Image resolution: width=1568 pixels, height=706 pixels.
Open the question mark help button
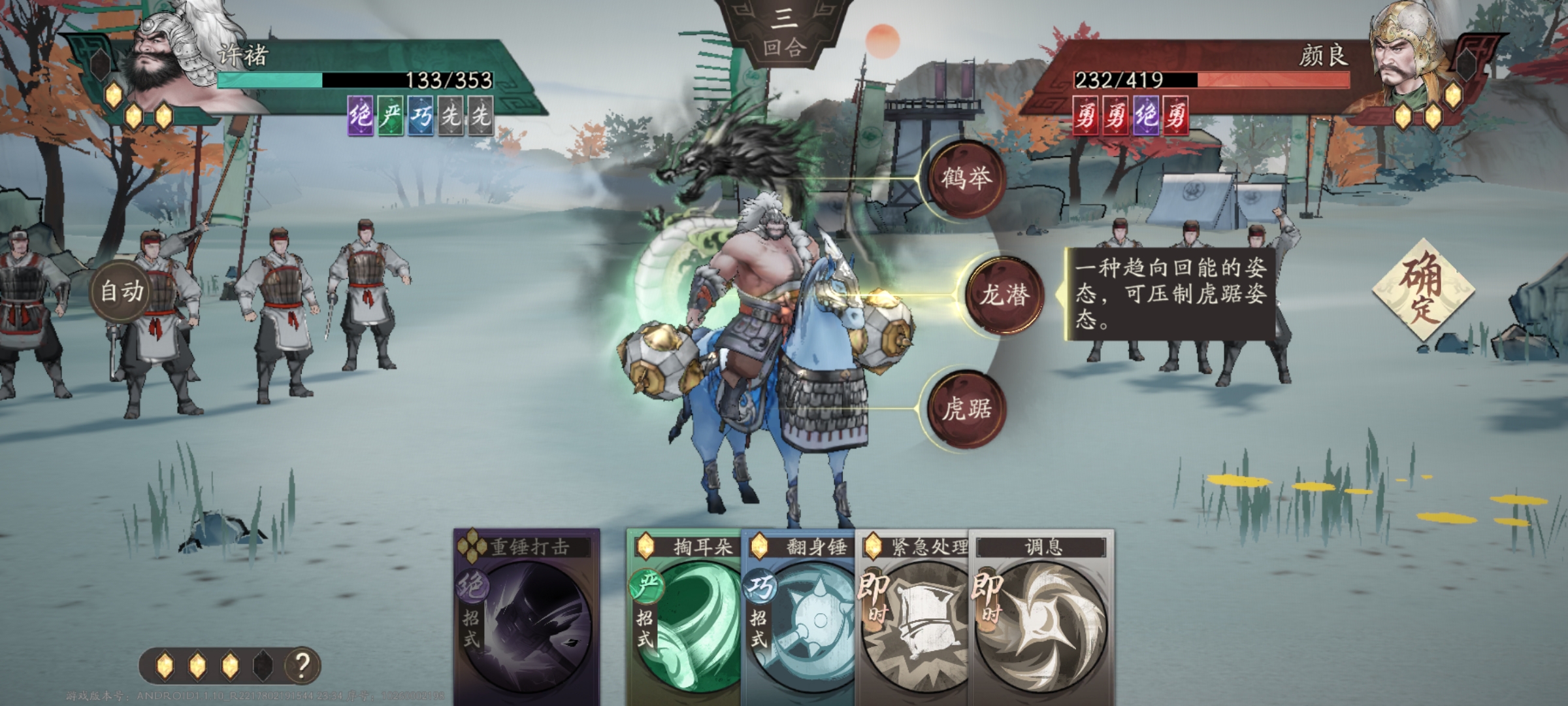(301, 665)
